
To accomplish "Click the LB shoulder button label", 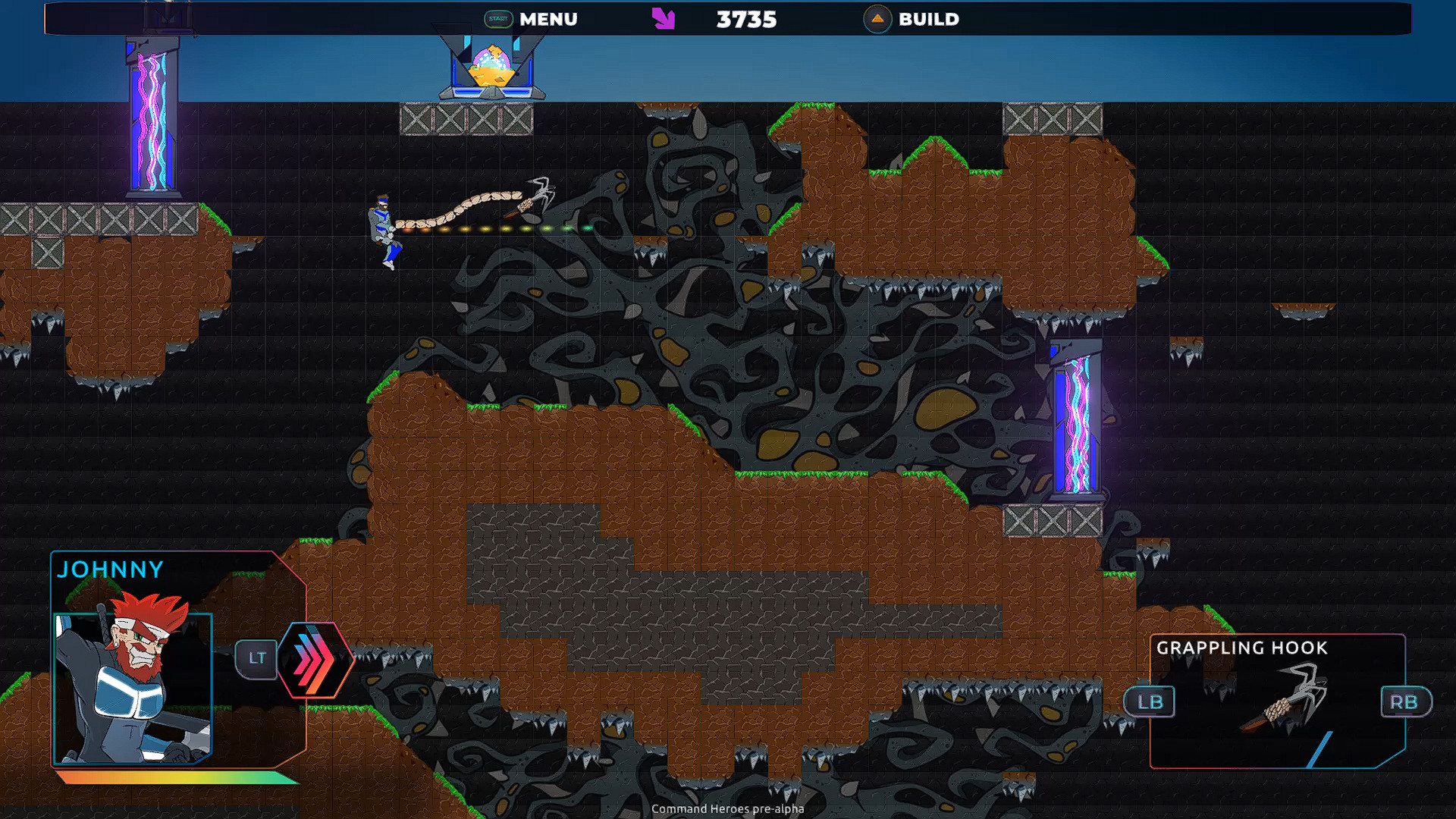I will pos(1150,702).
